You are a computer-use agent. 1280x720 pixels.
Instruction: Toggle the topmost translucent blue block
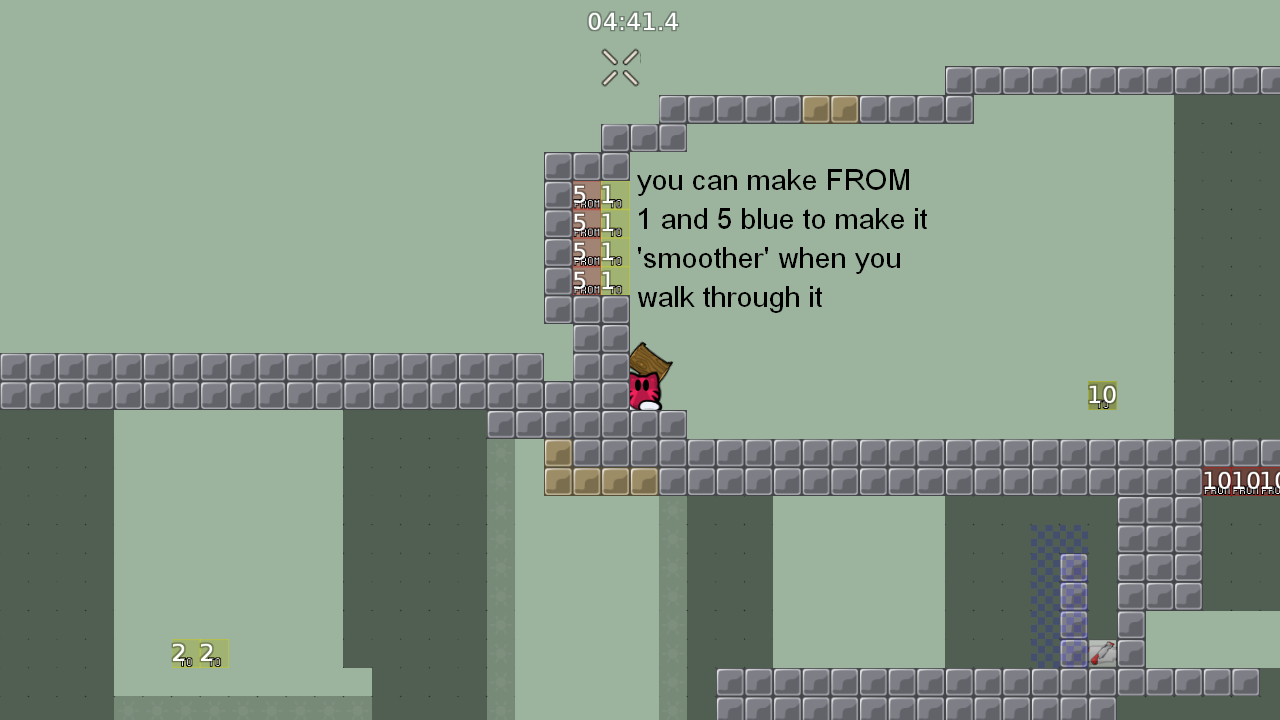pyautogui.click(x=1072, y=567)
